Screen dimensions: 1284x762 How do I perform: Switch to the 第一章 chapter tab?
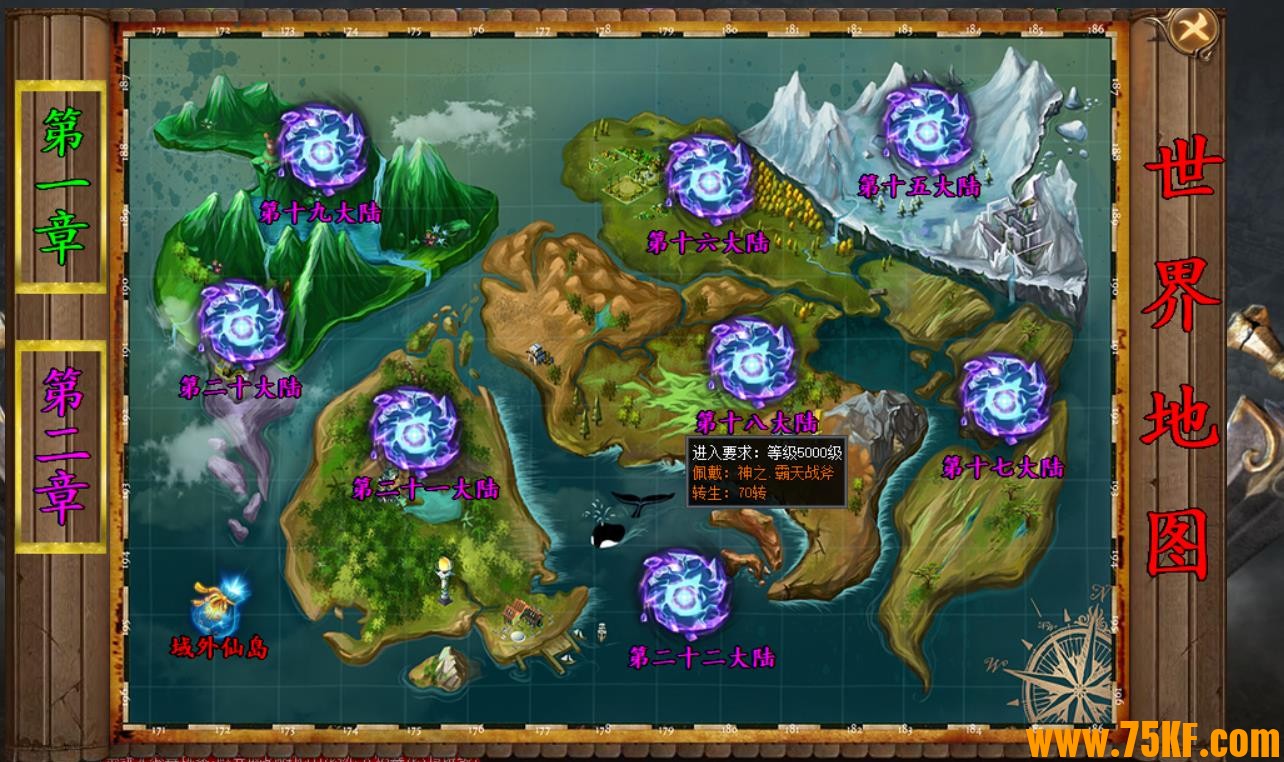(x=61, y=187)
